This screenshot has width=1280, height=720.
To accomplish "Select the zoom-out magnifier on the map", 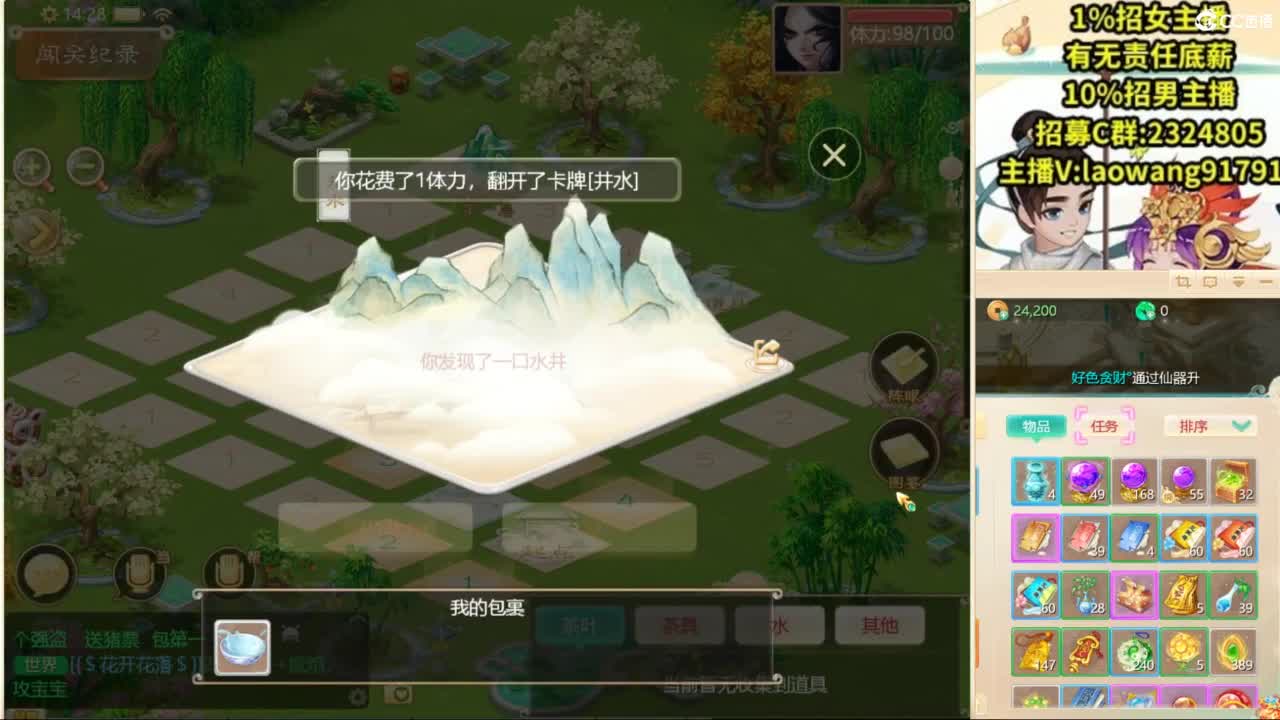I will coord(85,165).
